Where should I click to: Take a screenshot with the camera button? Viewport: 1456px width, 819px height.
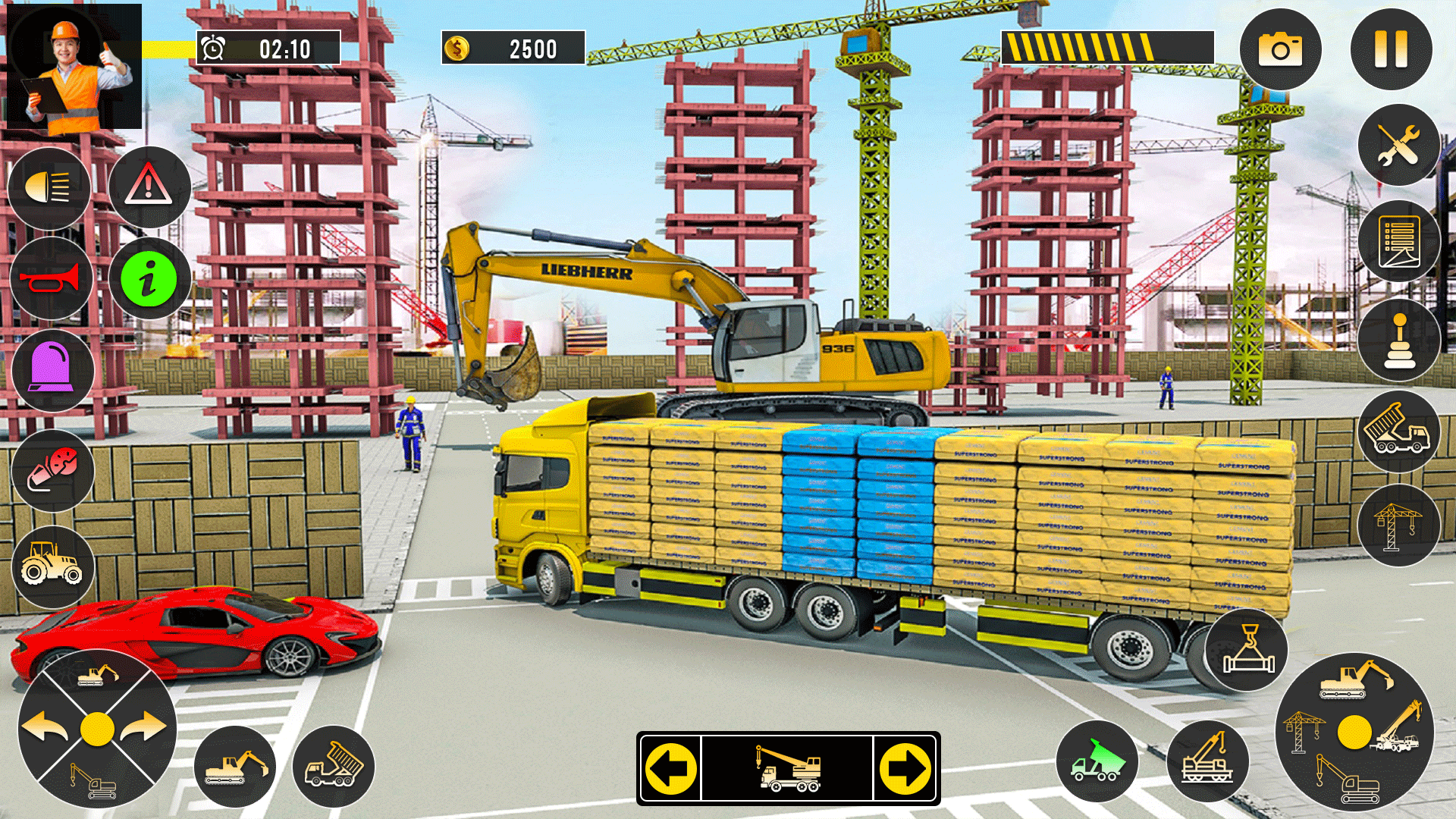1280,50
